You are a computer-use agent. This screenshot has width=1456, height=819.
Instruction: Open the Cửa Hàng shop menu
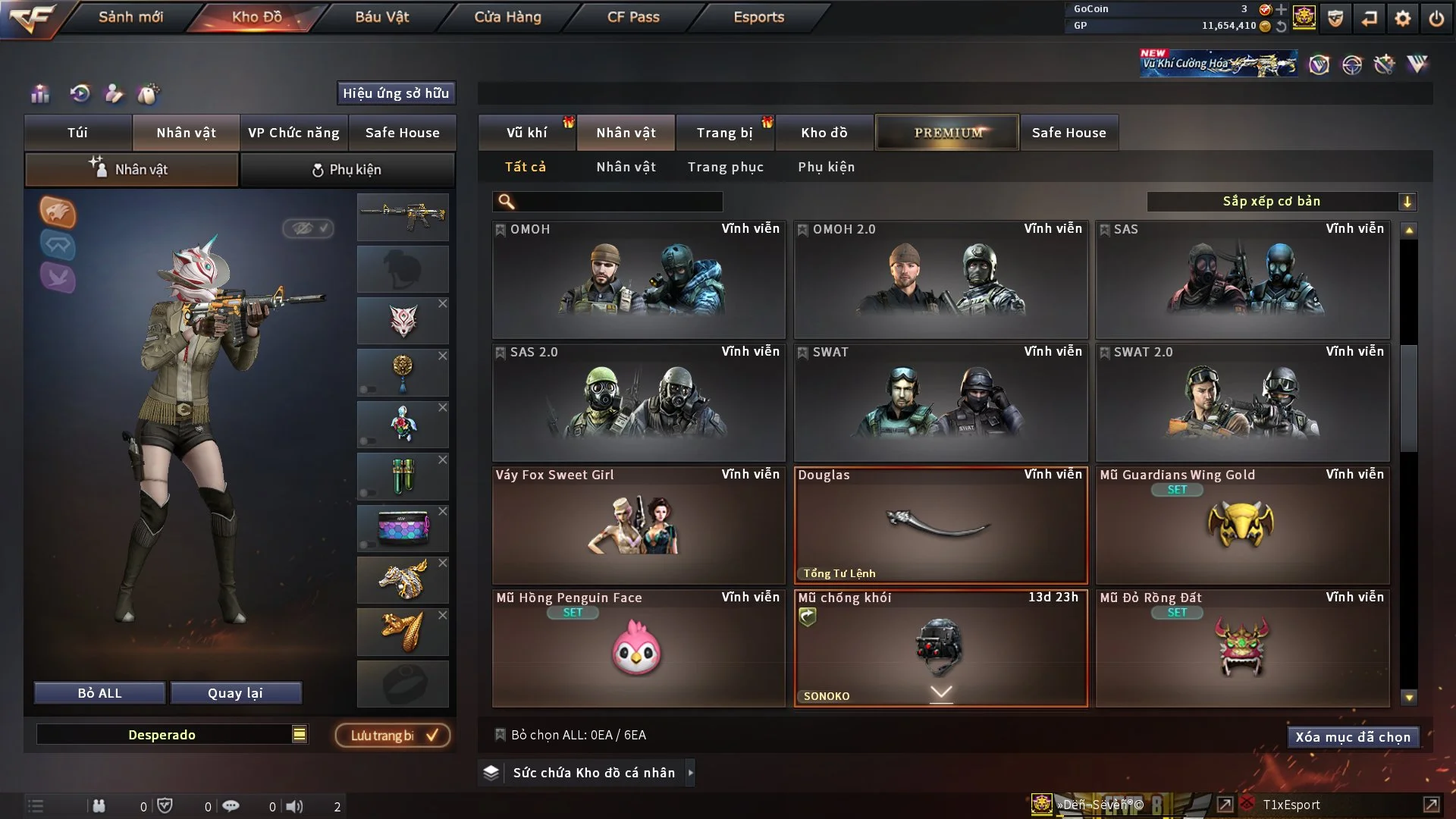pos(507,17)
